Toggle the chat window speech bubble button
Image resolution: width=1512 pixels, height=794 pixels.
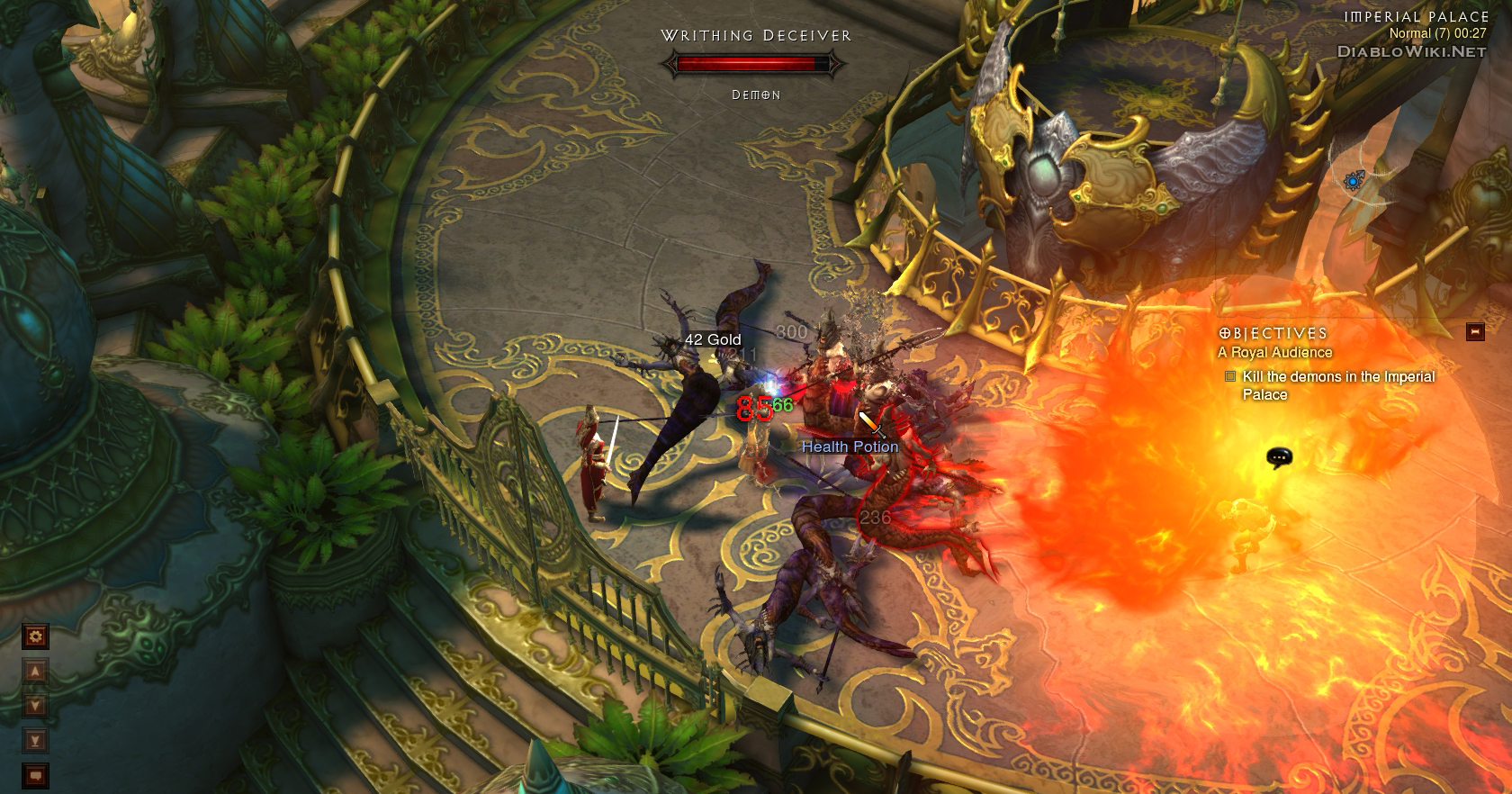point(35,775)
